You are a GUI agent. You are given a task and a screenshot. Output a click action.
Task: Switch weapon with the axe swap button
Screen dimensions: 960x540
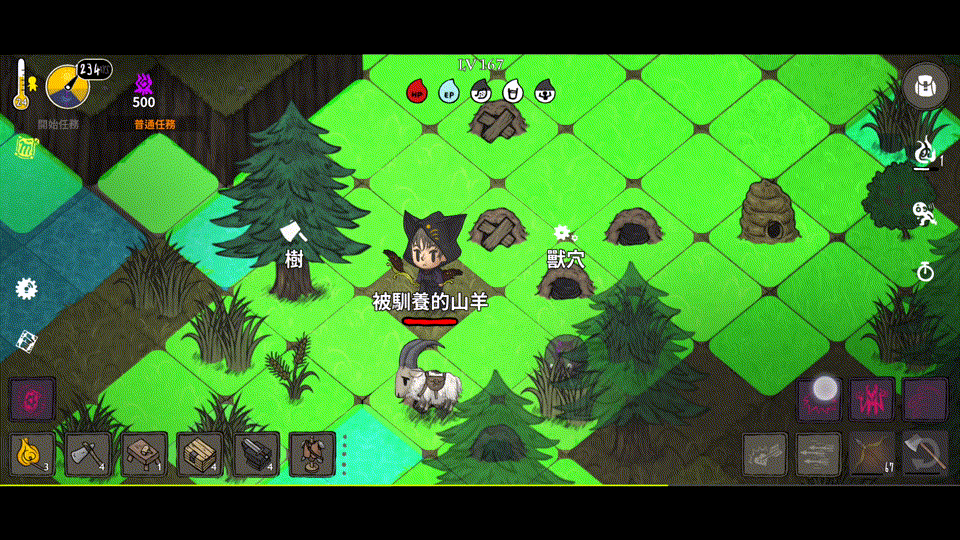click(924, 455)
